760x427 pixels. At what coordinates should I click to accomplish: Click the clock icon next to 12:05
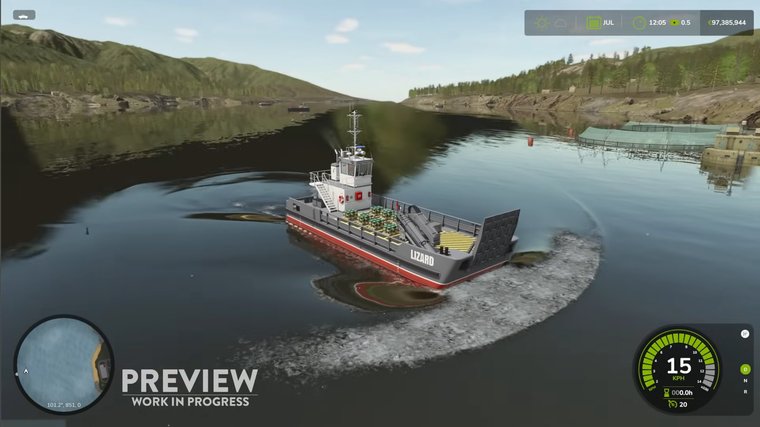coord(637,22)
